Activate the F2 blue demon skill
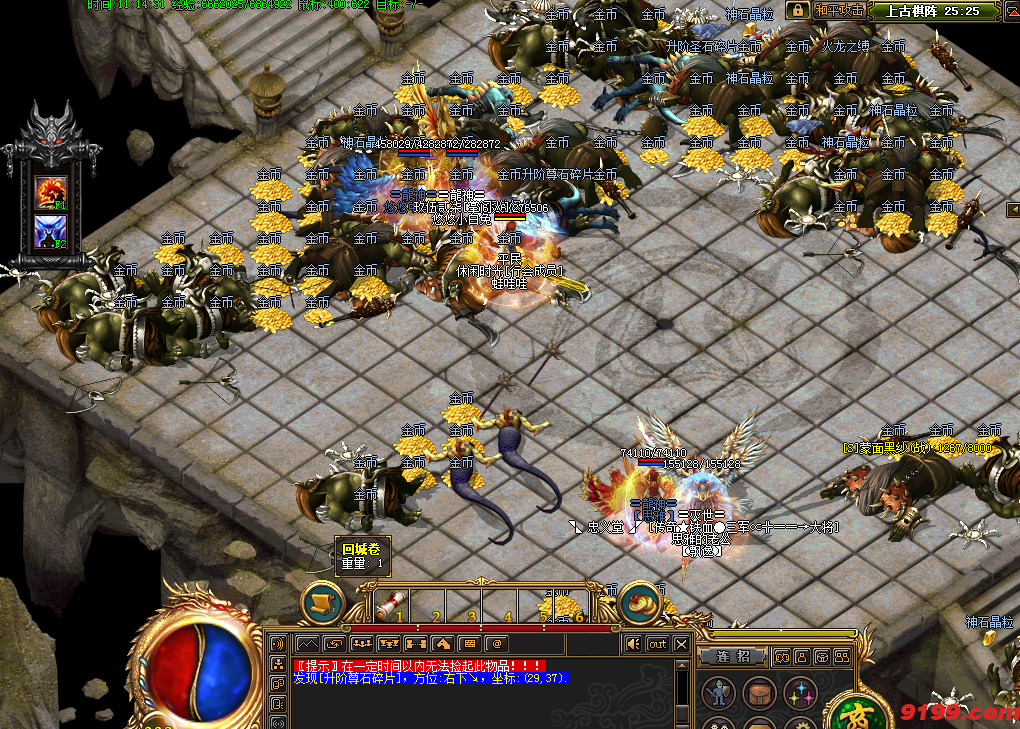1020x729 pixels. click(x=49, y=232)
